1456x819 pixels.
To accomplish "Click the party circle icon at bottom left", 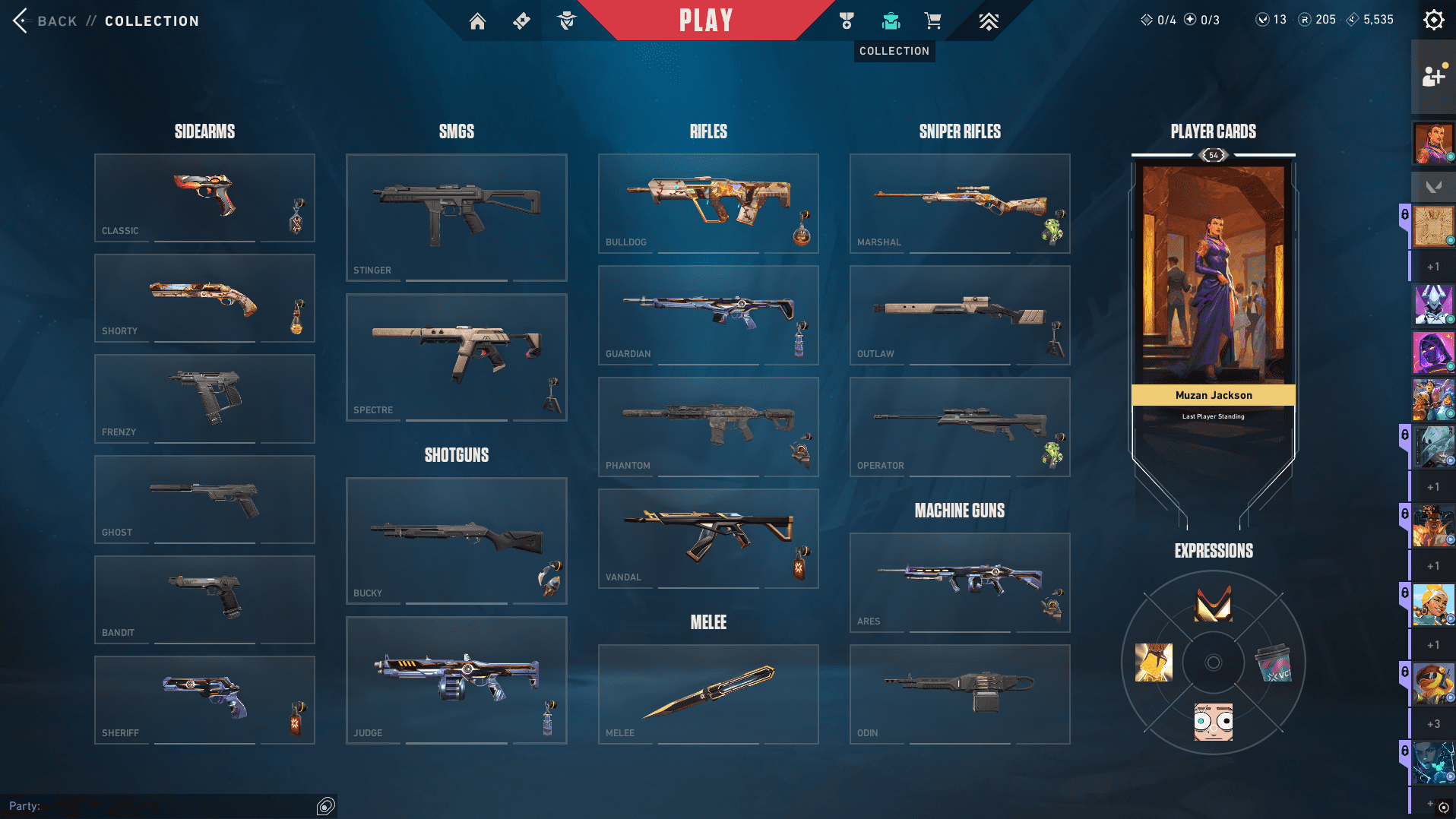I will pos(325,805).
